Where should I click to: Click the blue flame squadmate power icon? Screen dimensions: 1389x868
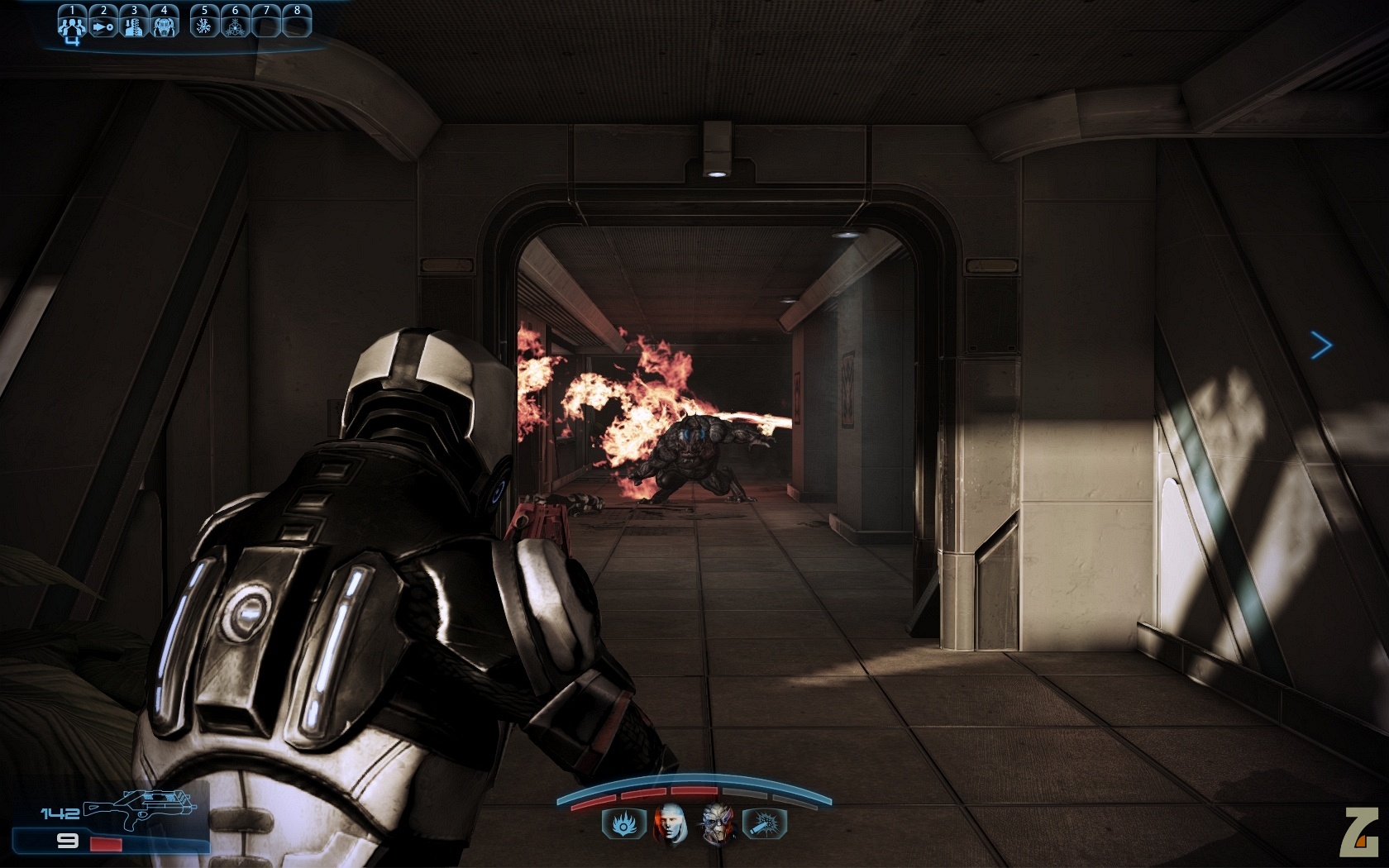point(621,823)
